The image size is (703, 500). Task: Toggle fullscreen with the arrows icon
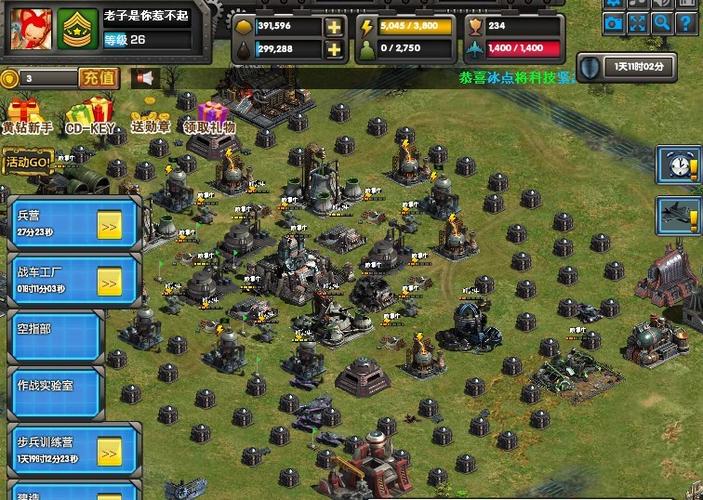(x=637, y=24)
